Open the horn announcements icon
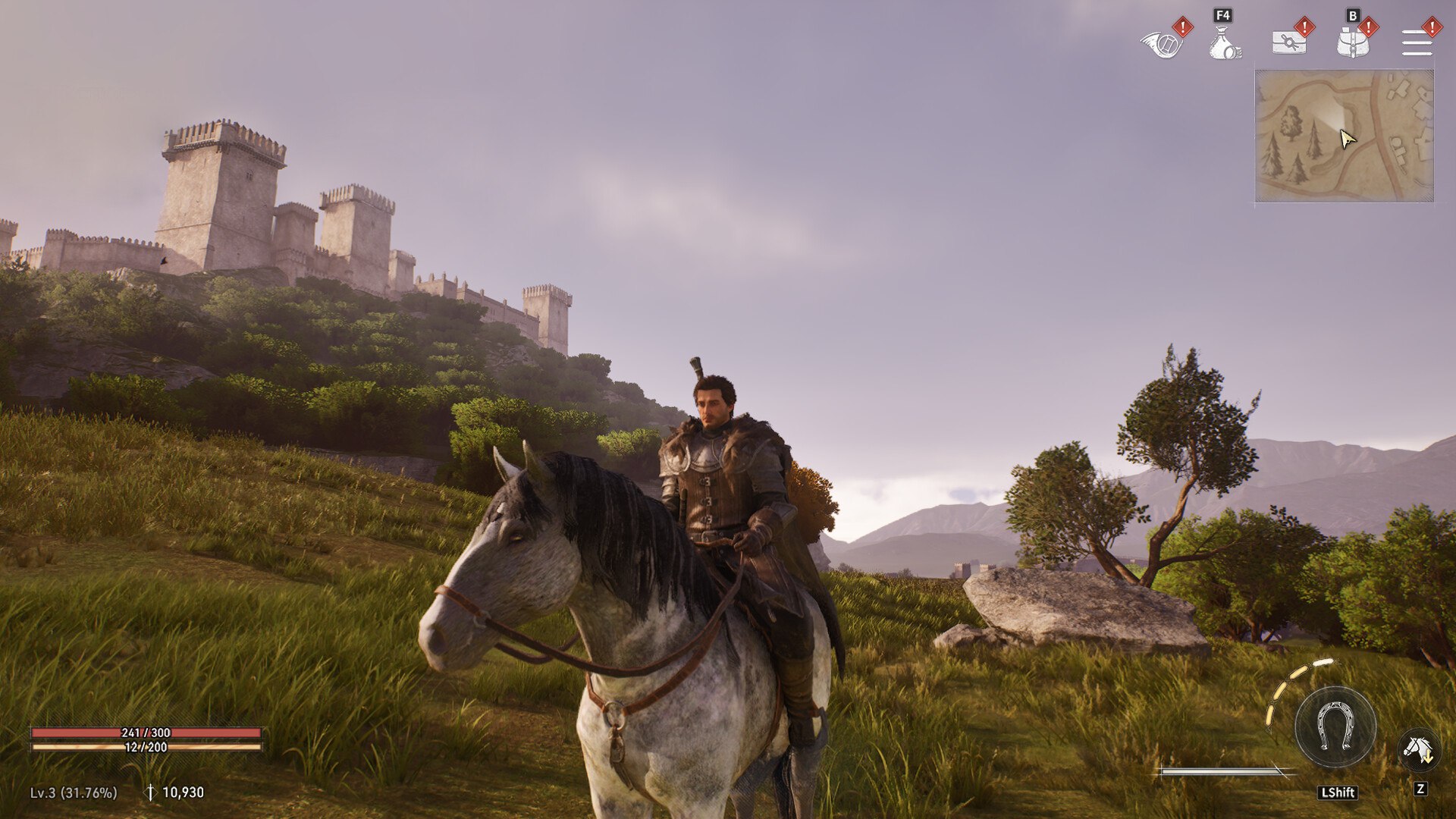The image size is (1456, 819). [1161, 43]
